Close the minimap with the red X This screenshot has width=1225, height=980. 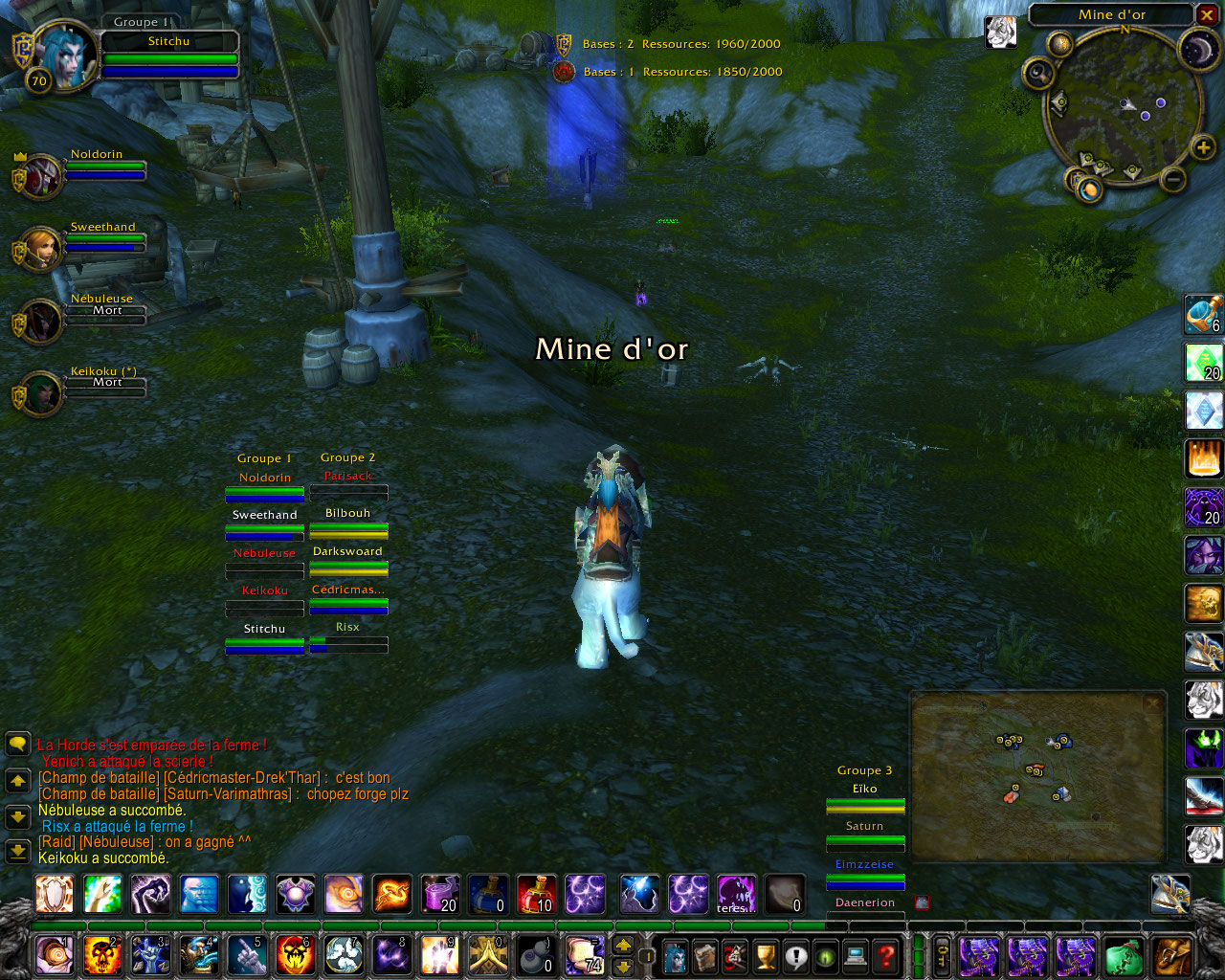click(x=1208, y=15)
